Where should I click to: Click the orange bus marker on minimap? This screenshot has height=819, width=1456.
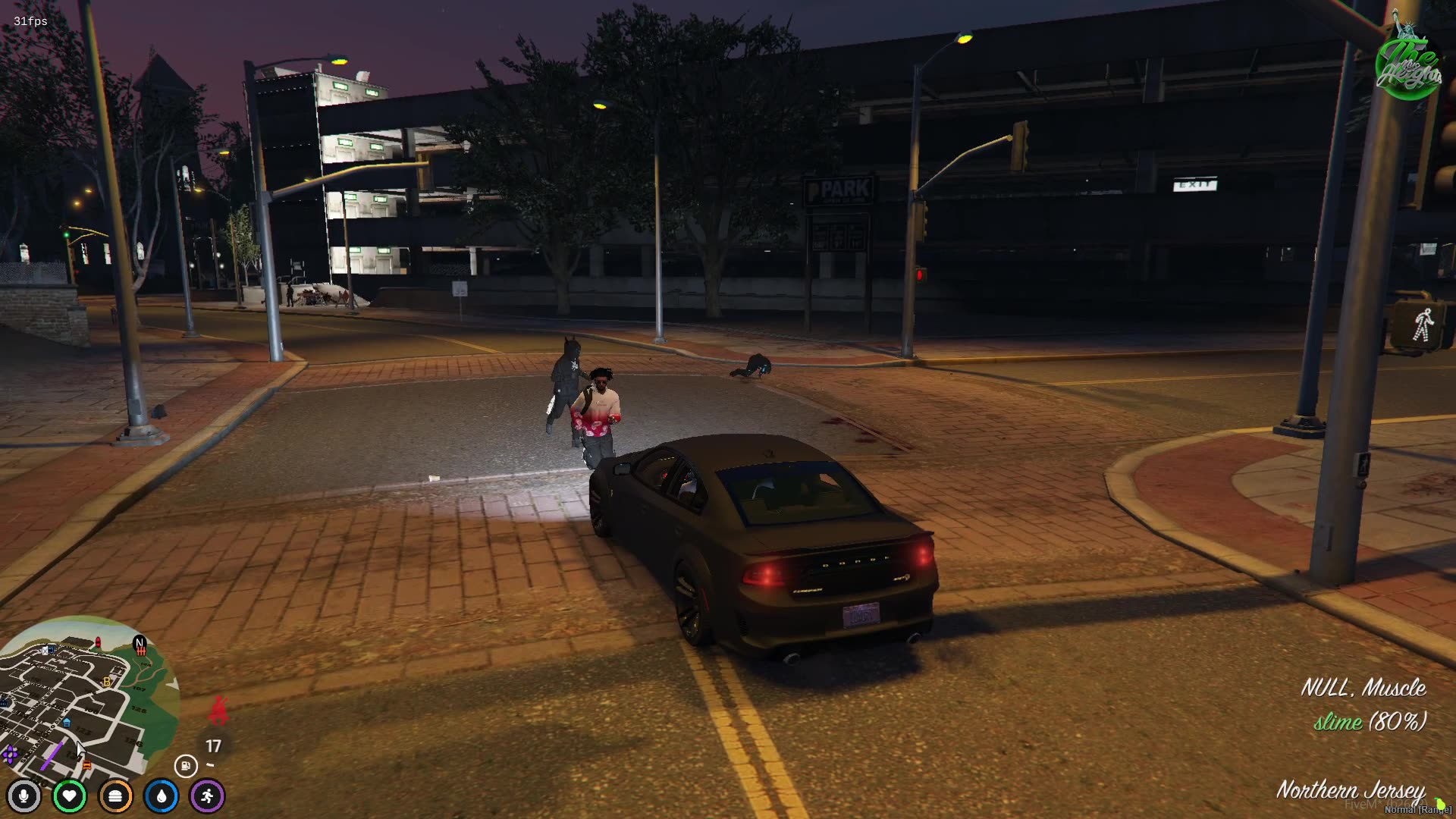tap(87, 766)
